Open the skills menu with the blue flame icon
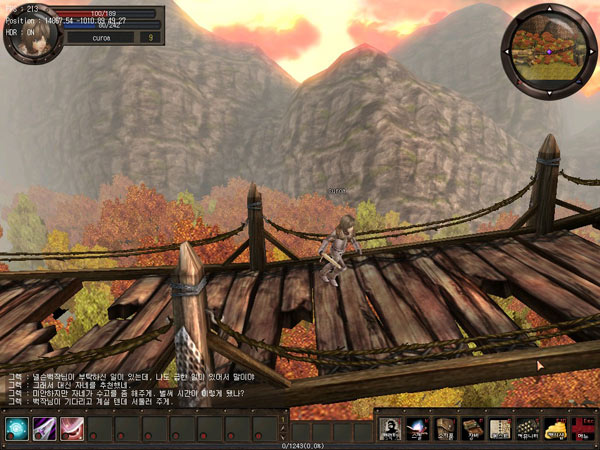 click(418, 429)
